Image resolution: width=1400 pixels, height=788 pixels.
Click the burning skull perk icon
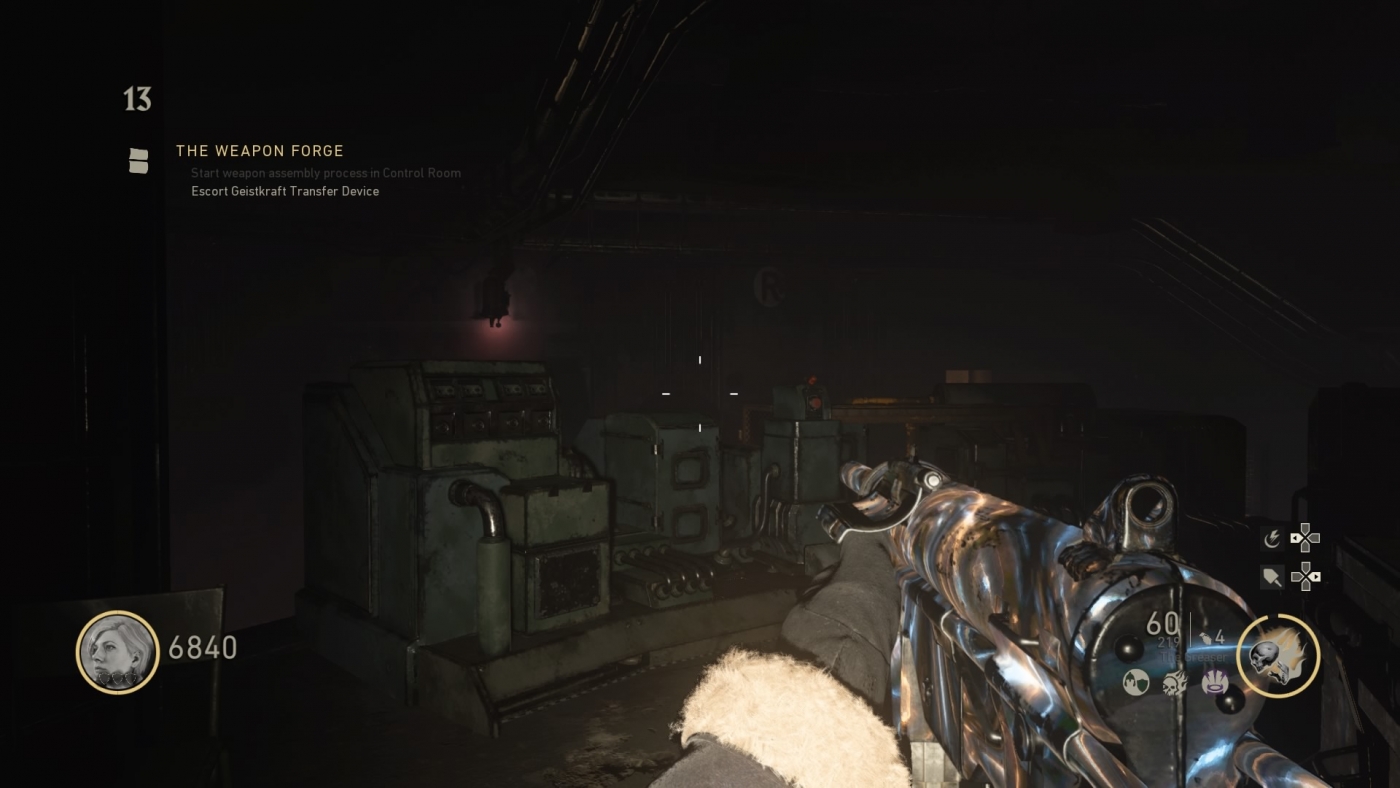pos(1175,684)
